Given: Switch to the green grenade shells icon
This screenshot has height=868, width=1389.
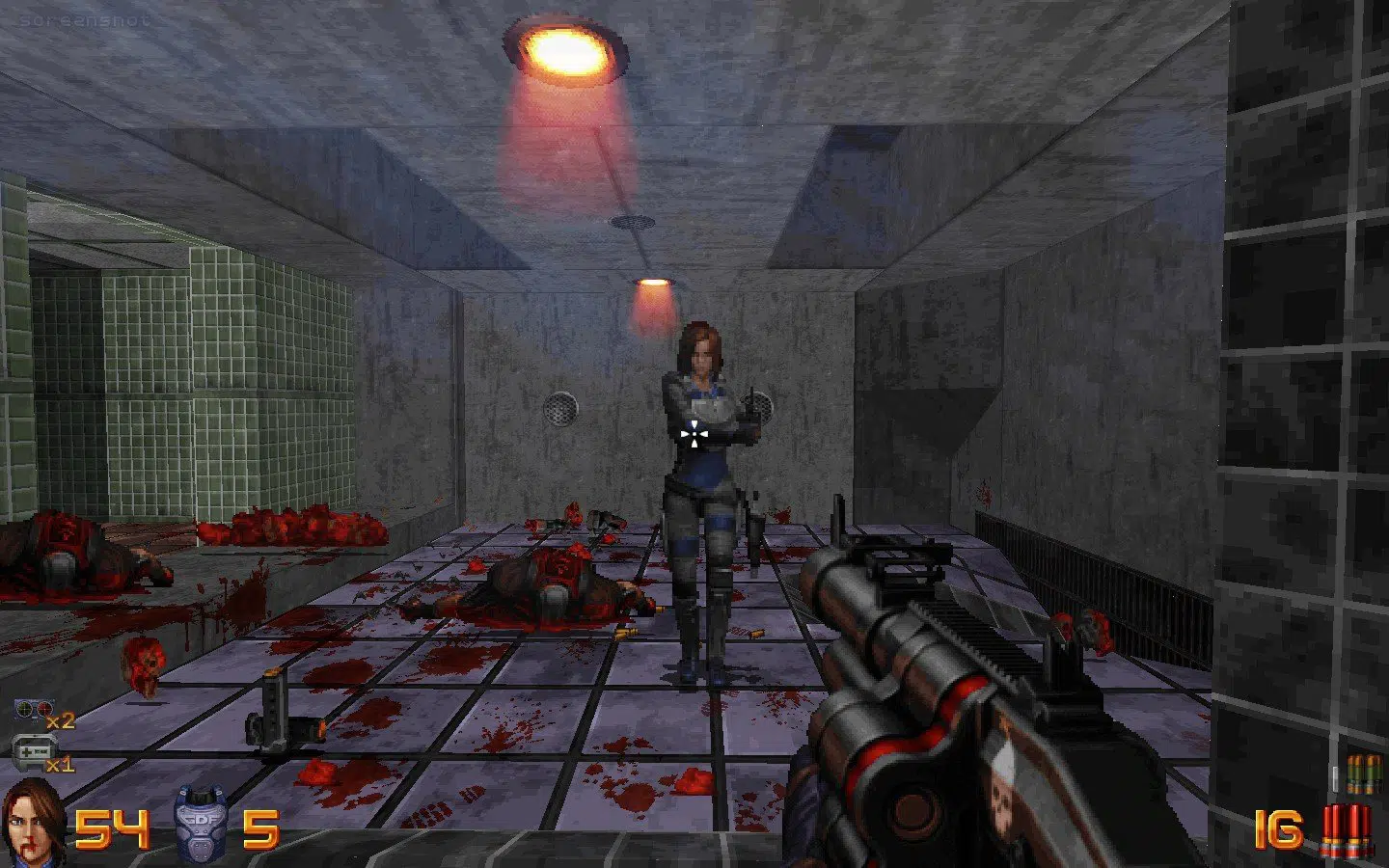Looking at the screenshot, I should [1363, 773].
